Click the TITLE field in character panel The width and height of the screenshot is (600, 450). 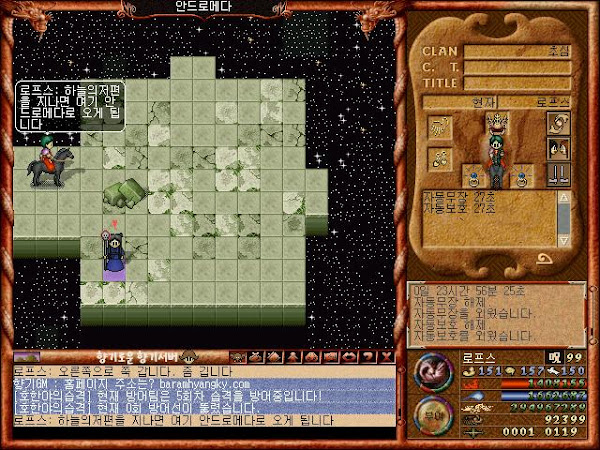tap(517, 83)
